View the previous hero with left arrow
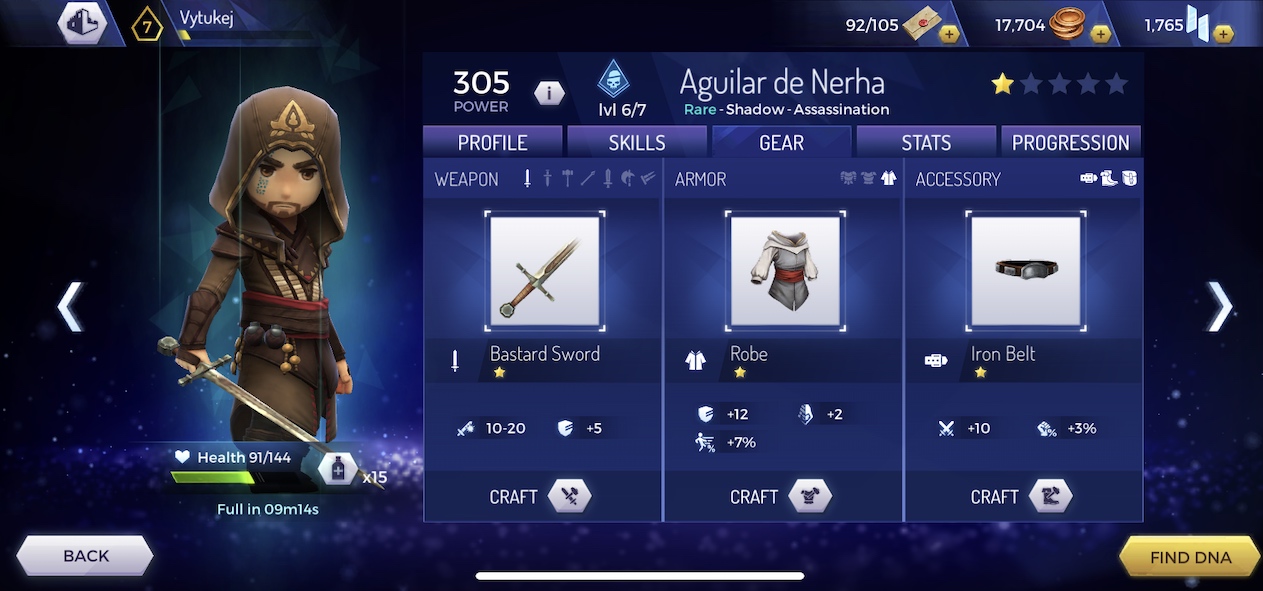Screen dimensions: 1263x591 click(69, 306)
